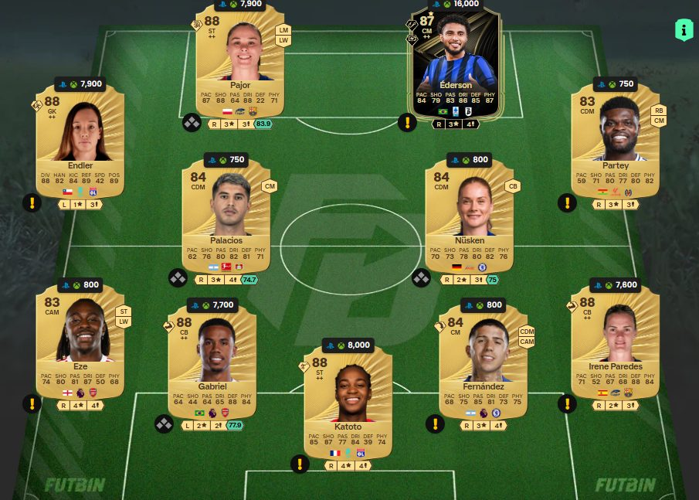Open the Gabriel centre-back card
Viewport: 699px width, 500px height.
[212, 360]
